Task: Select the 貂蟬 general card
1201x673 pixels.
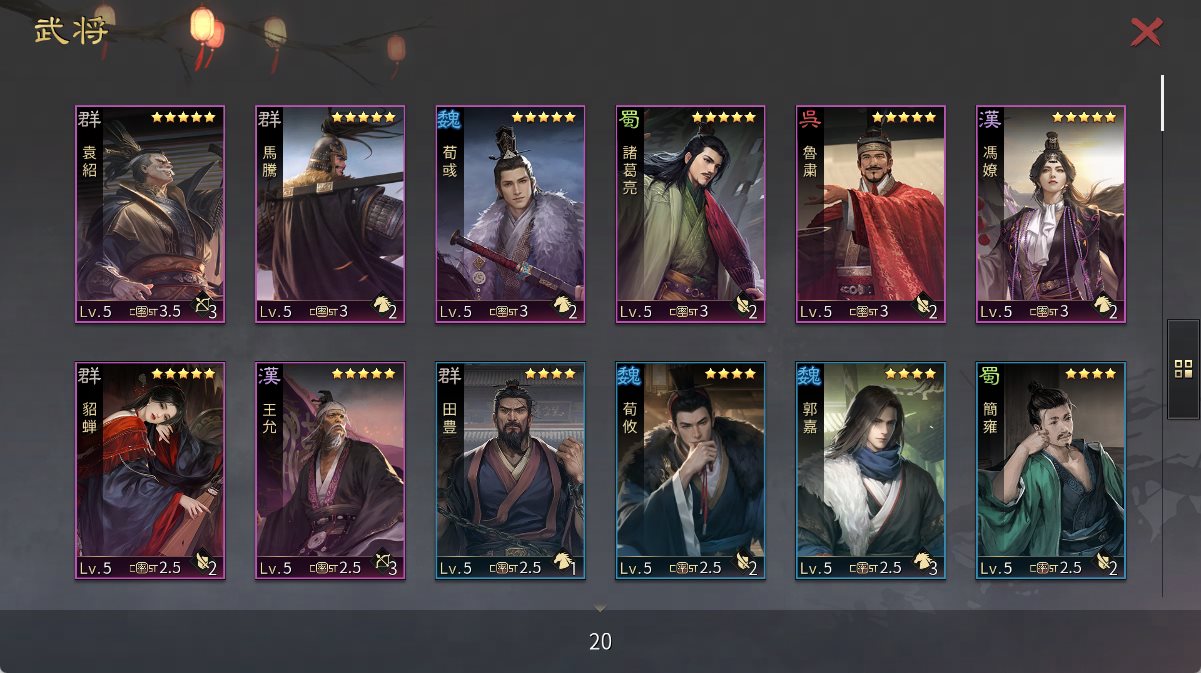Action: [x=150, y=470]
